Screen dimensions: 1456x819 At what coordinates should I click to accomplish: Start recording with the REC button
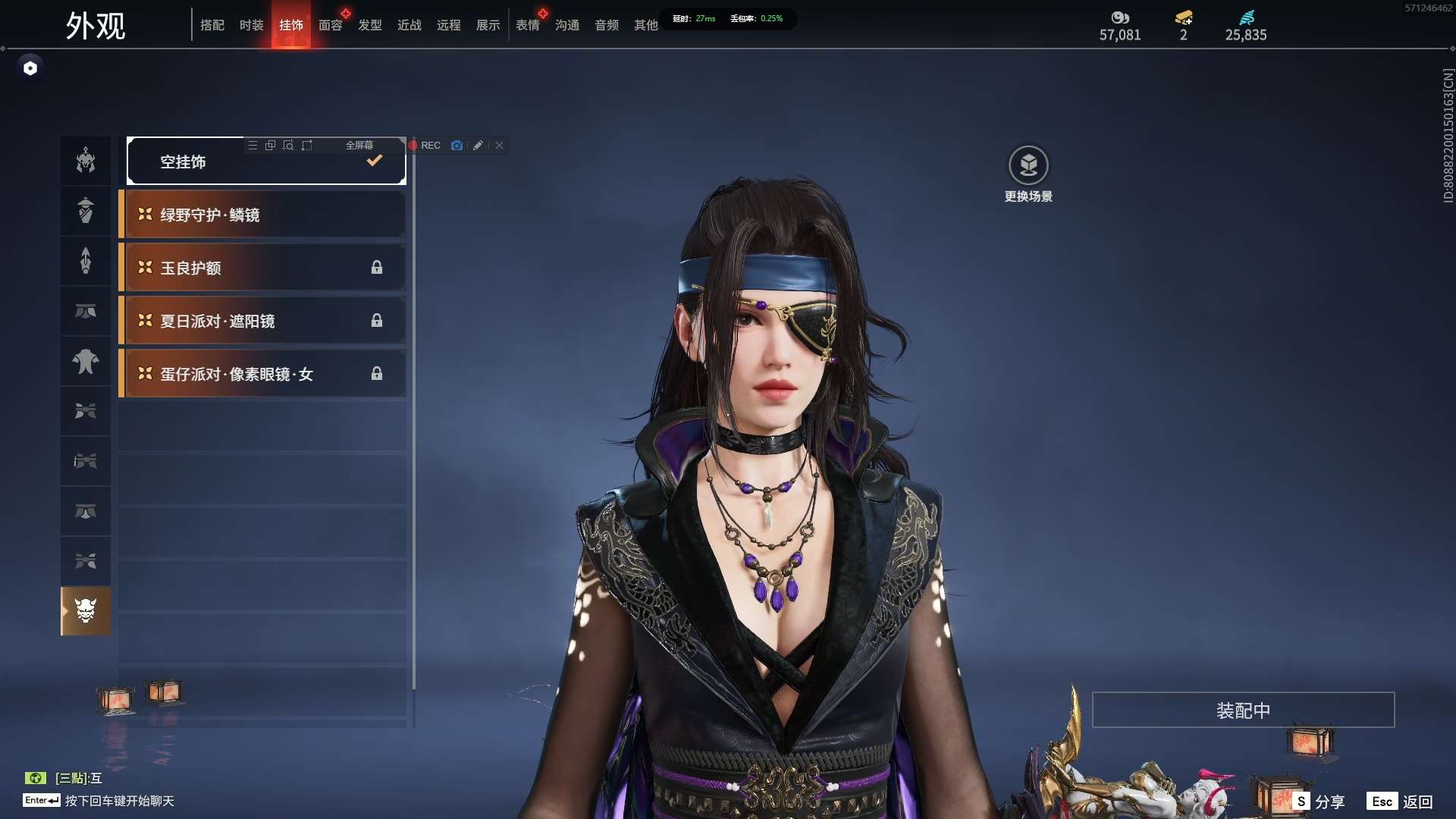[x=425, y=146]
